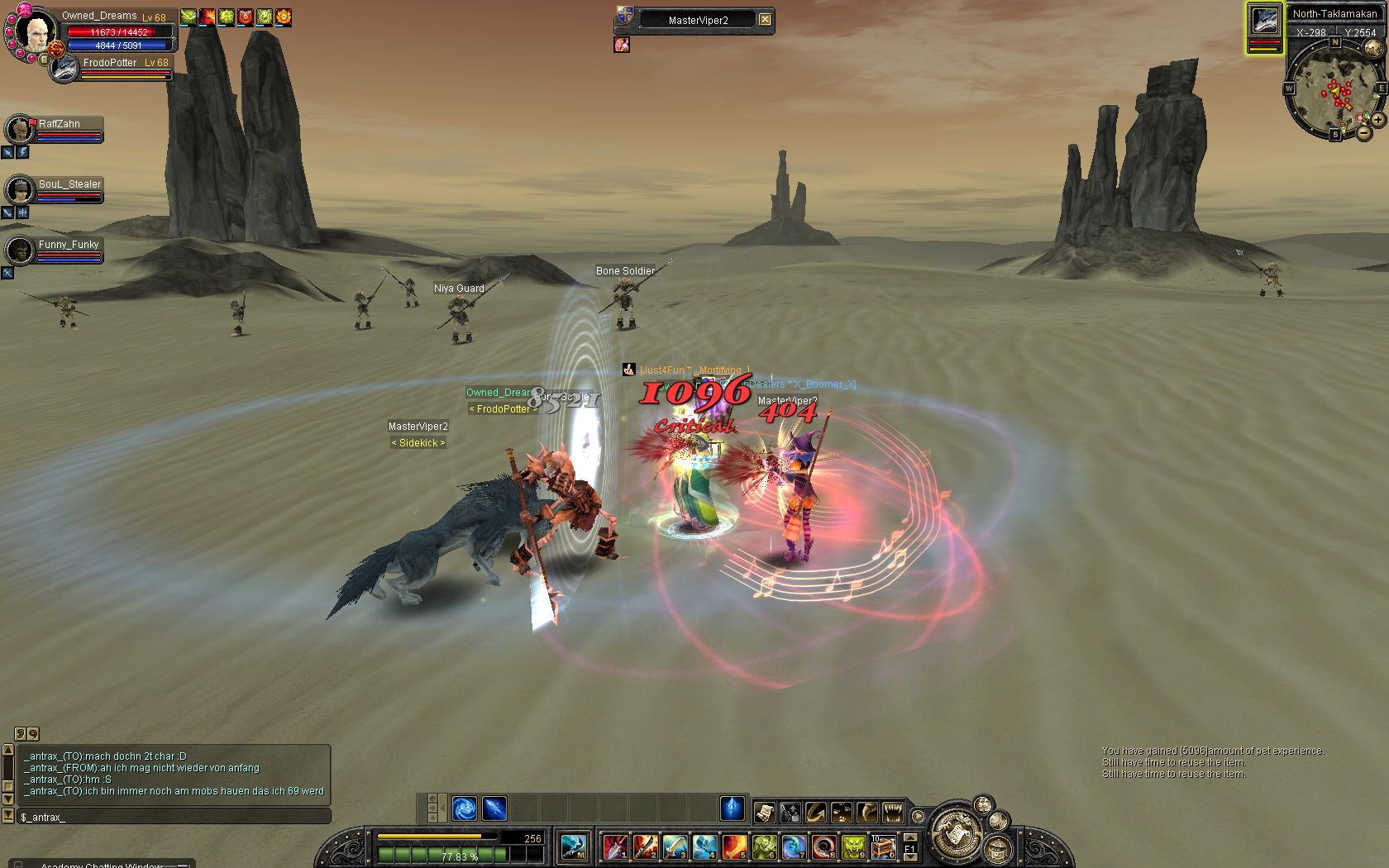Open the scroll icon in the action bar
Screen dimensions: 1389x868
tap(764, 812)
